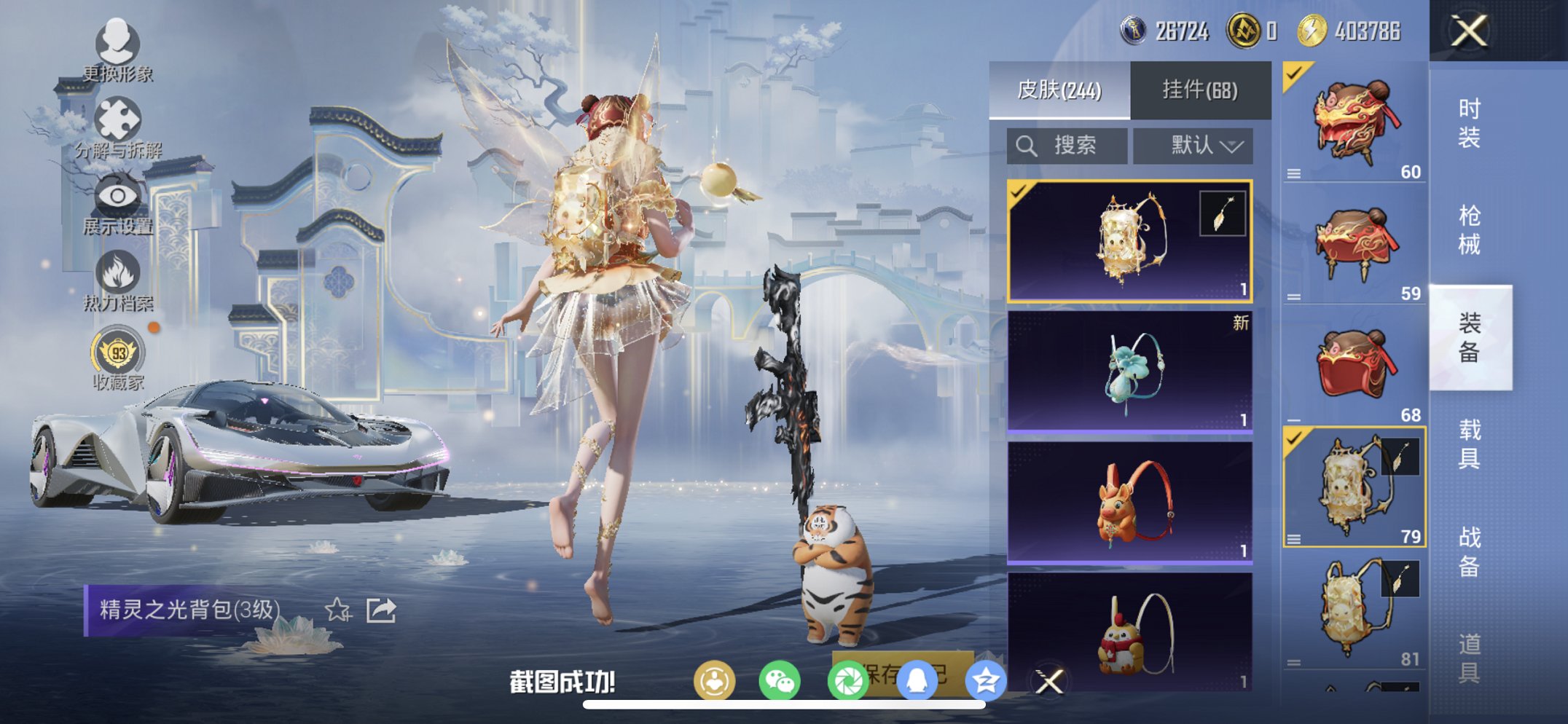Favorite the backpack with the star icon
This screenshot has width=1568, height=724.
click(x=337, y=610)
